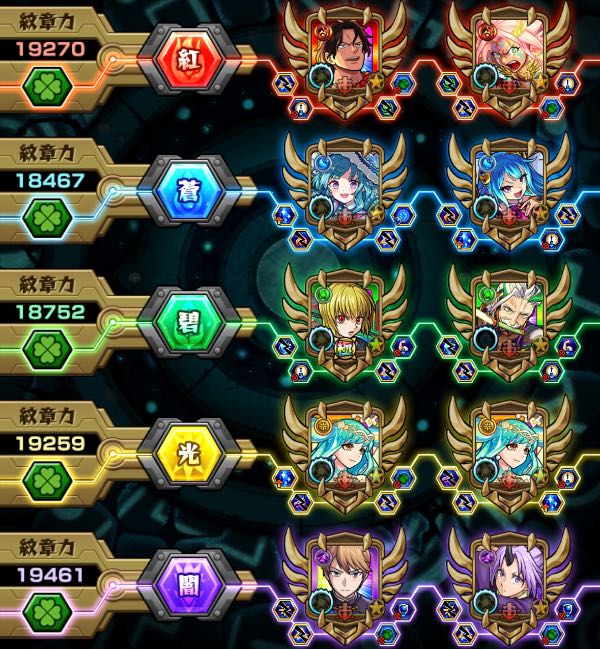Open the yellow 光 attribute crest
600x649 pixels.
[190, 455]
